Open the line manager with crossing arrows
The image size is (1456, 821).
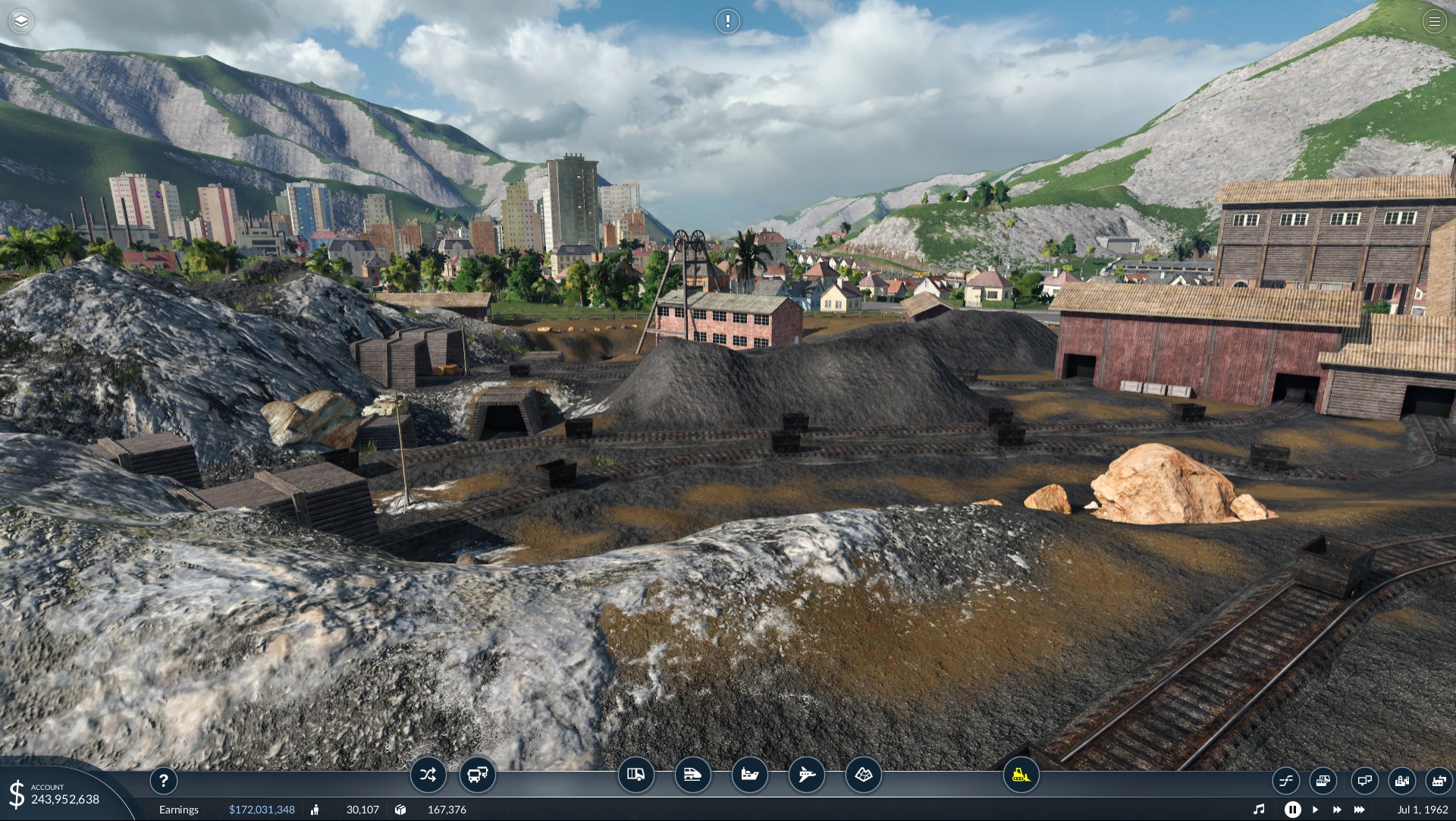pos(428,775)
